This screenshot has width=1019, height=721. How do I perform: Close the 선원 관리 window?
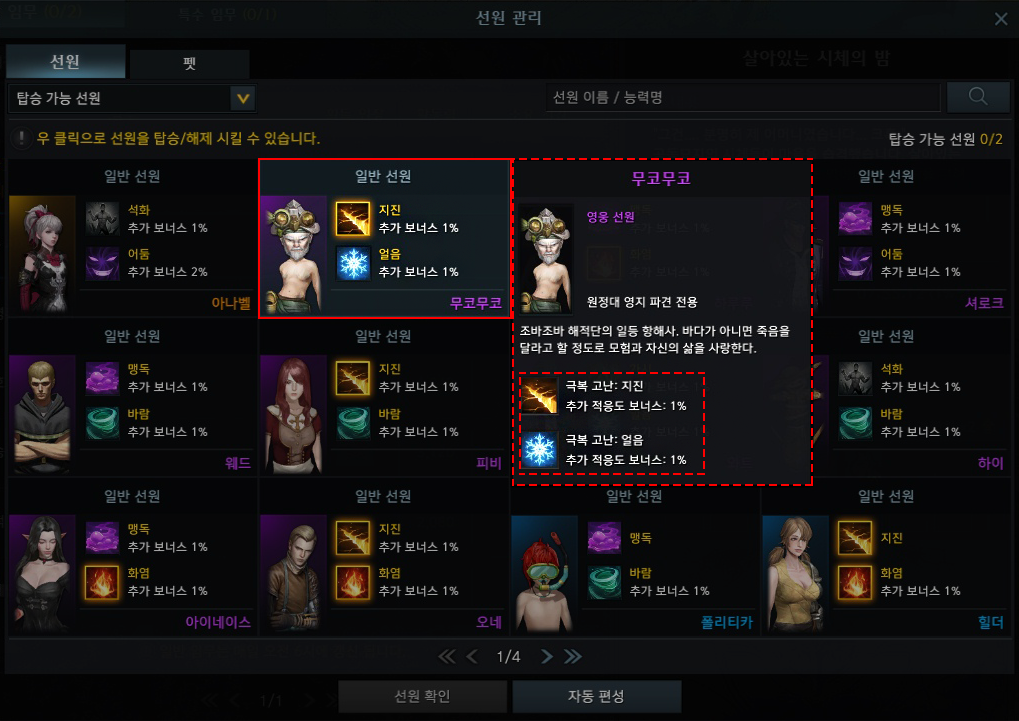[x=1001, y=19]
